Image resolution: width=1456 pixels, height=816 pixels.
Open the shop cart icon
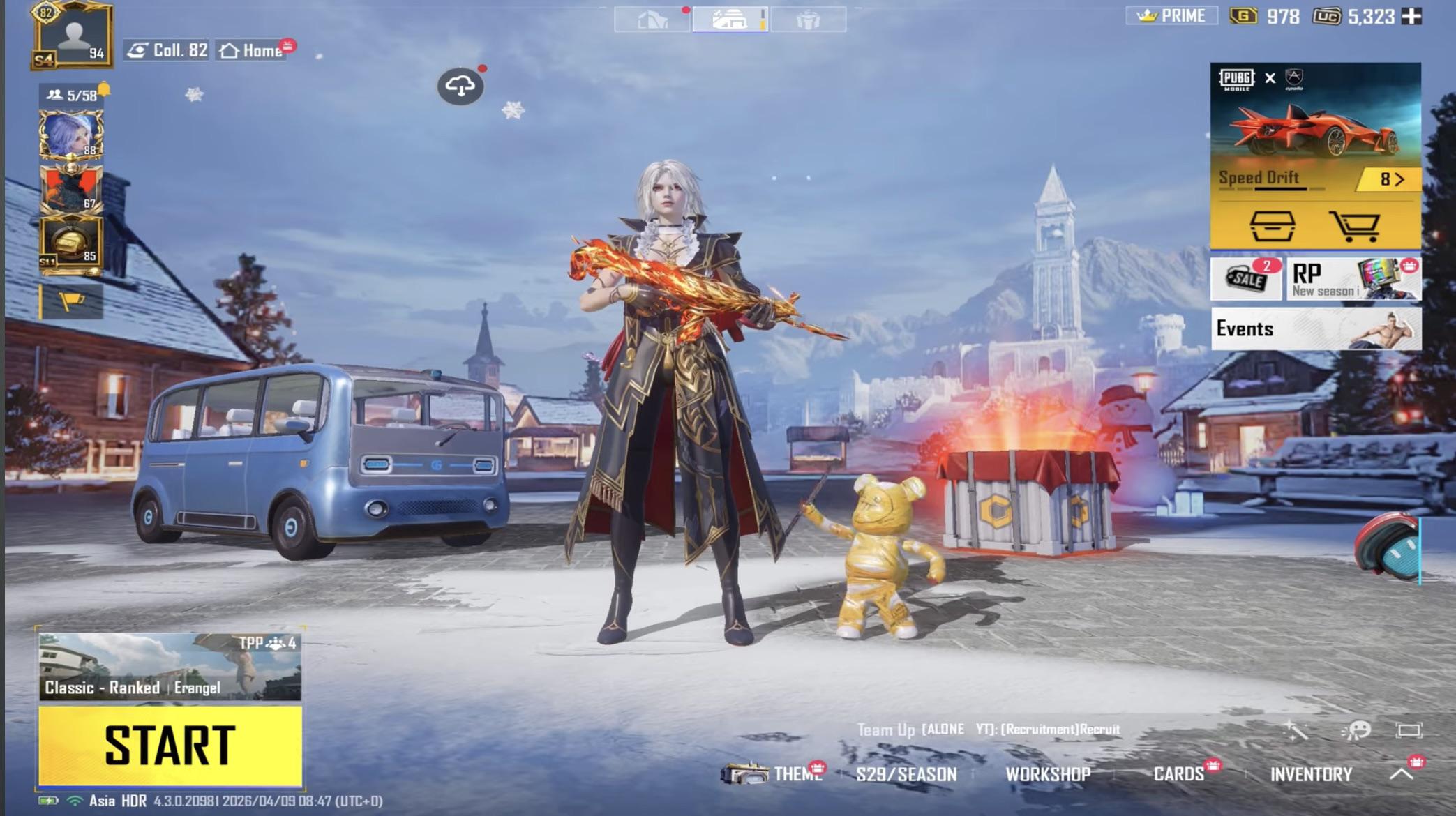click(1355, 225)
